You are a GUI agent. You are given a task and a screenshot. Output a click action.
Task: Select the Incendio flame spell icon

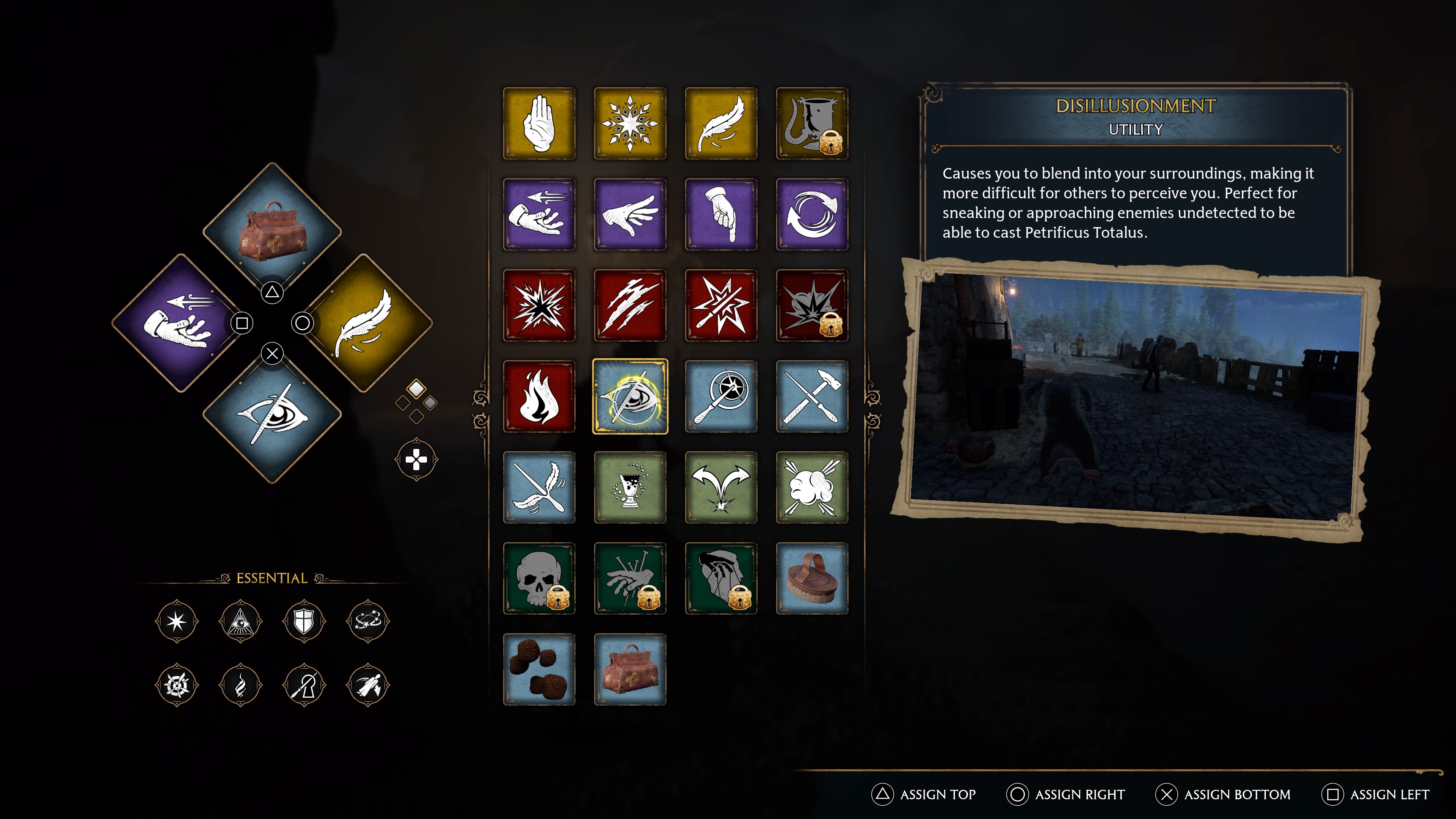coord(539,397)
